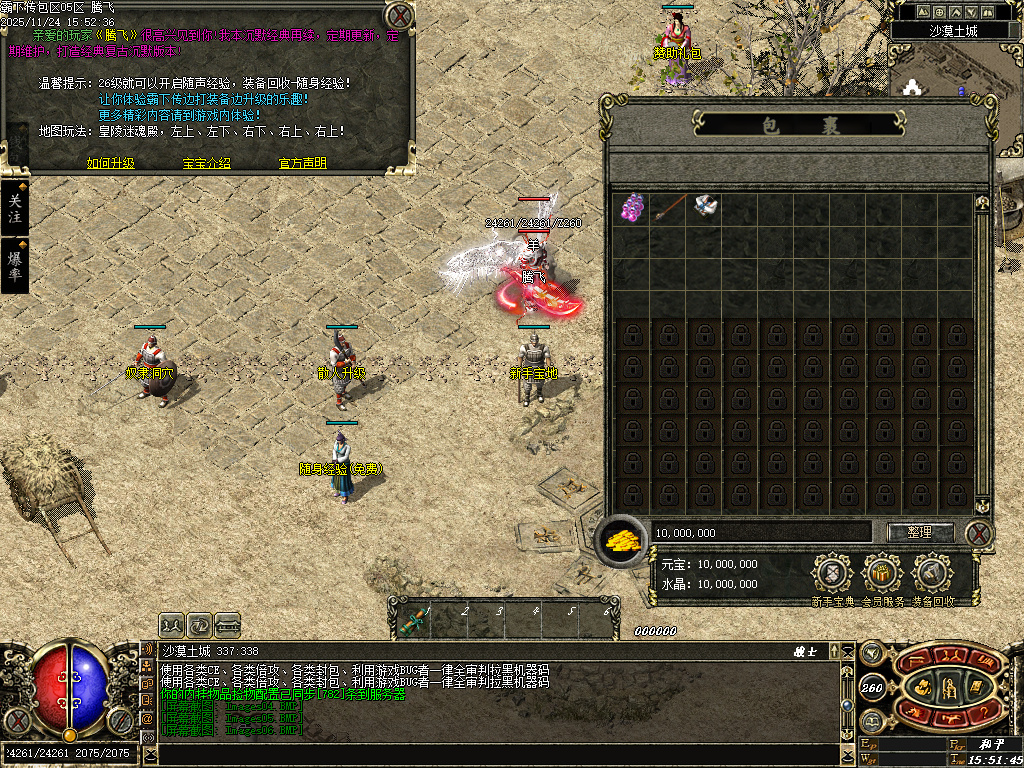Select the purple potion bundle in bag
The image size is (1024, 768).
[630, 208]
